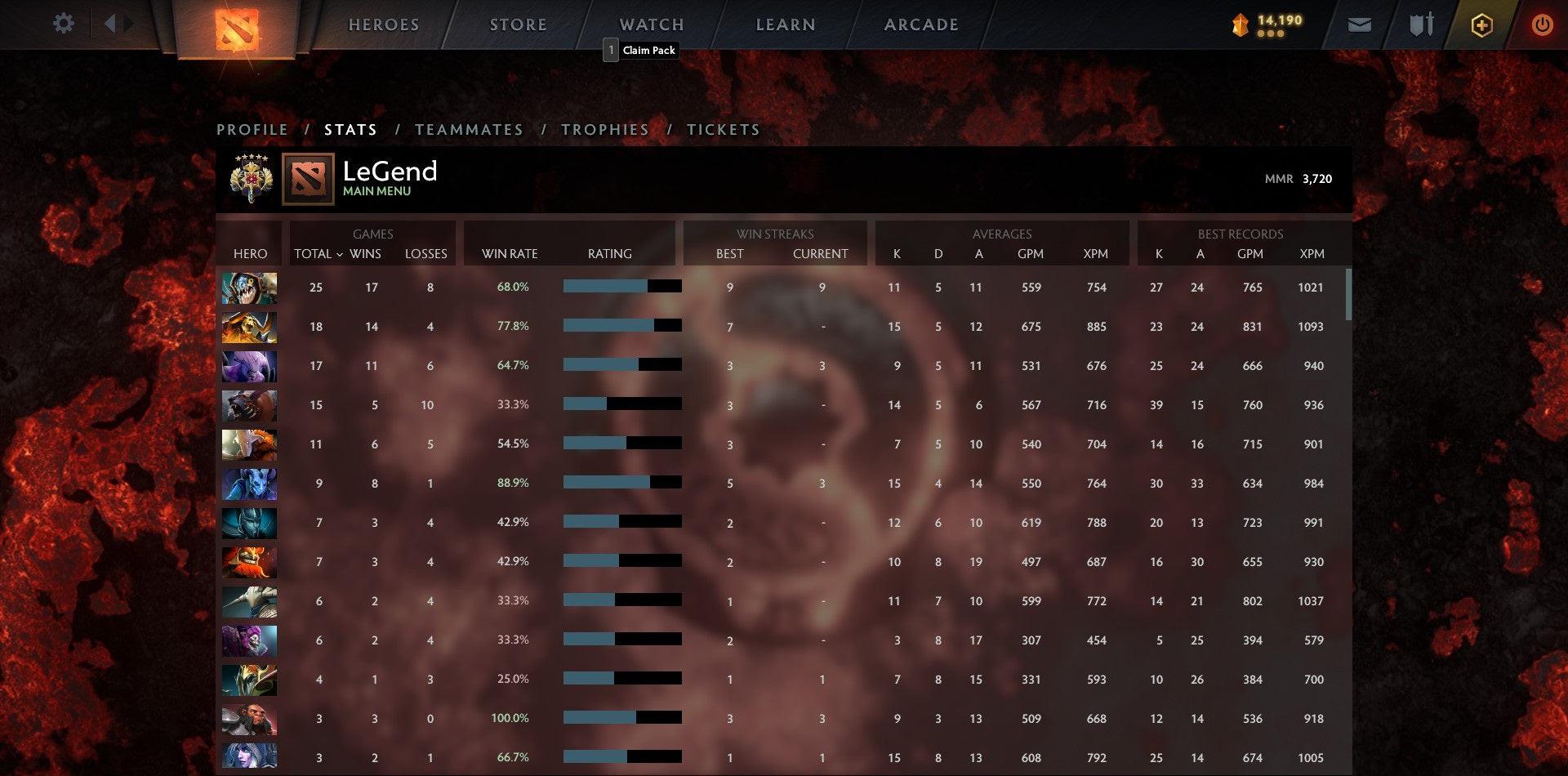Click the Dota 2 logo emblem

click(x=235, y=30)
